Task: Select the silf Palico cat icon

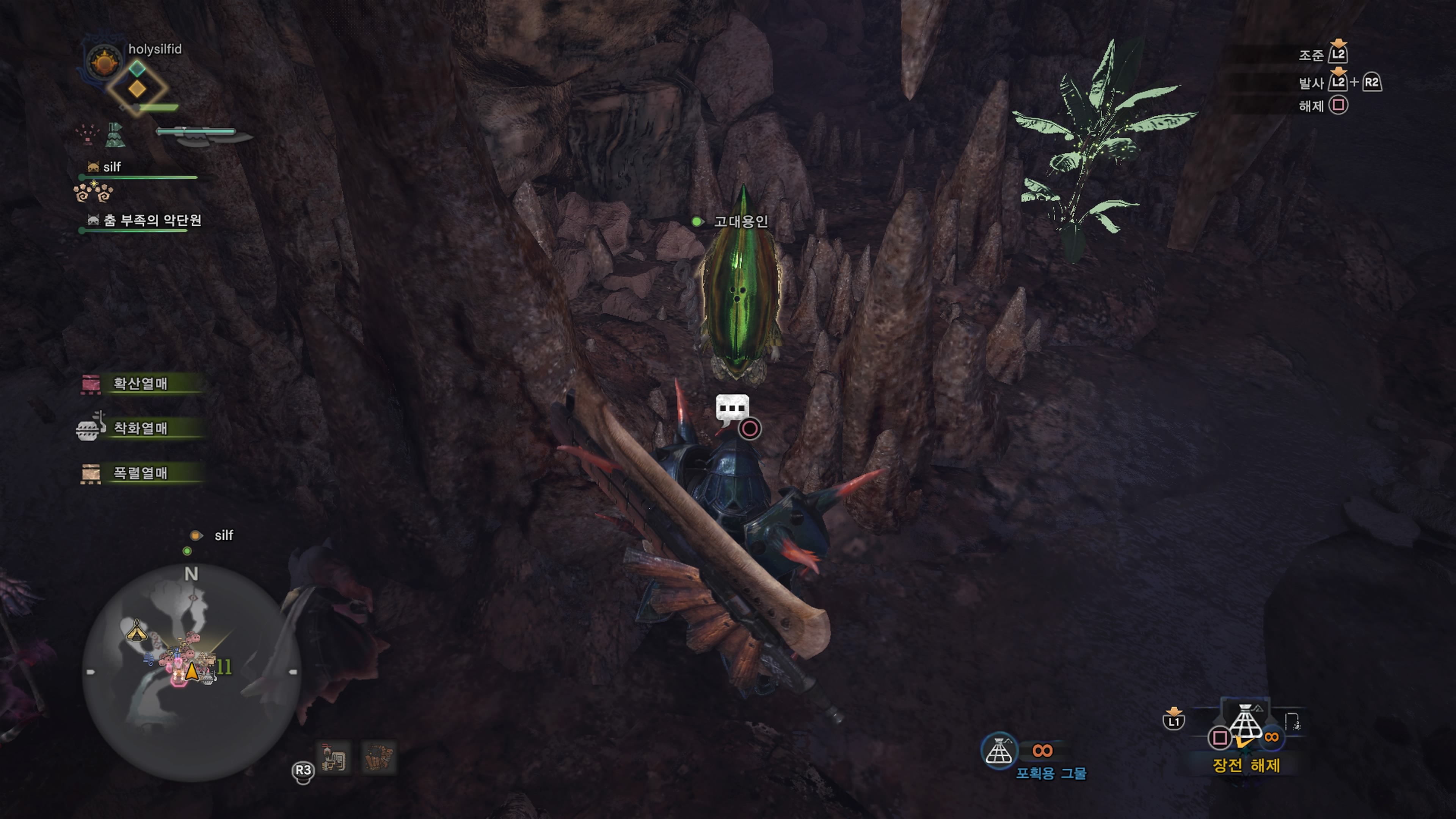Action: [93, 167]
